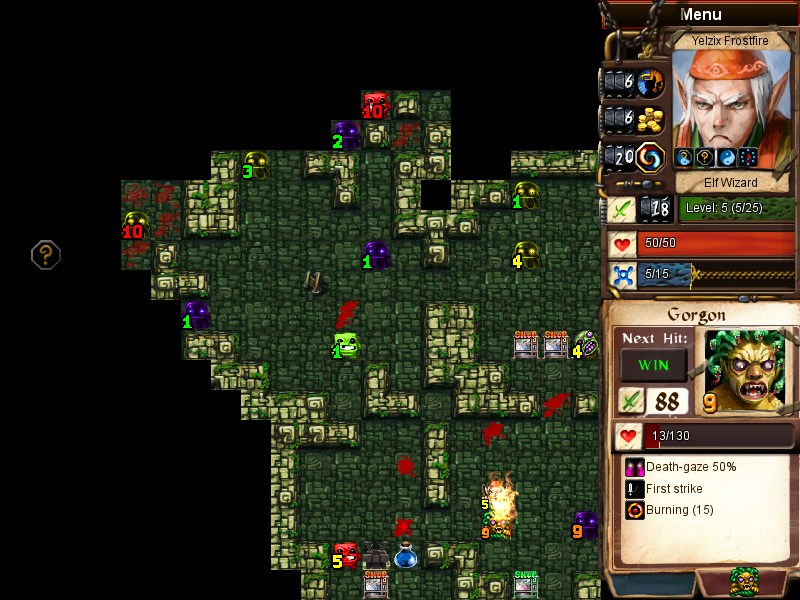Click the orange and blue piety icon
The image size is (800, 600).
(651, 82)
